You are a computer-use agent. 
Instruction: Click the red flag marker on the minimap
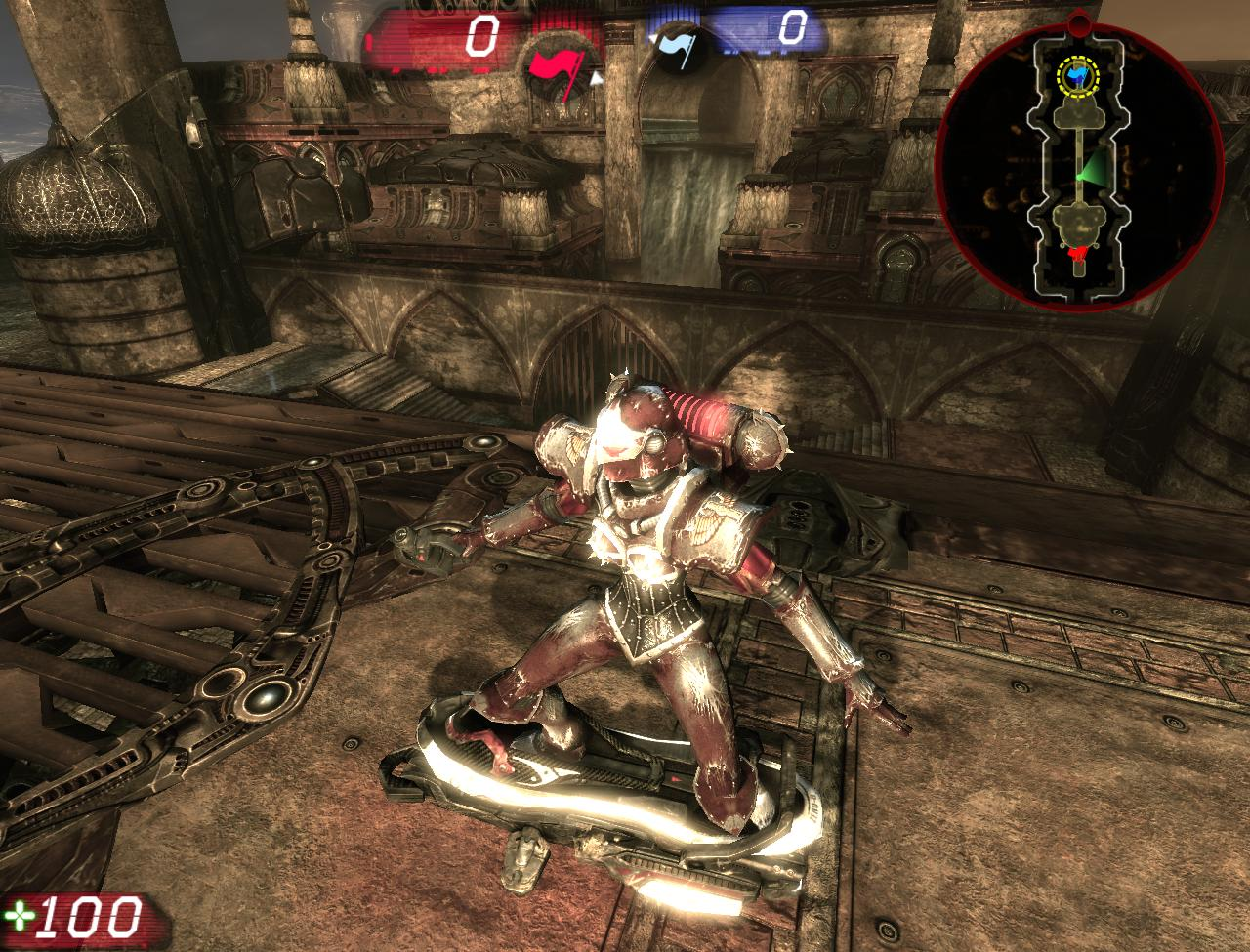point(1079,251)
